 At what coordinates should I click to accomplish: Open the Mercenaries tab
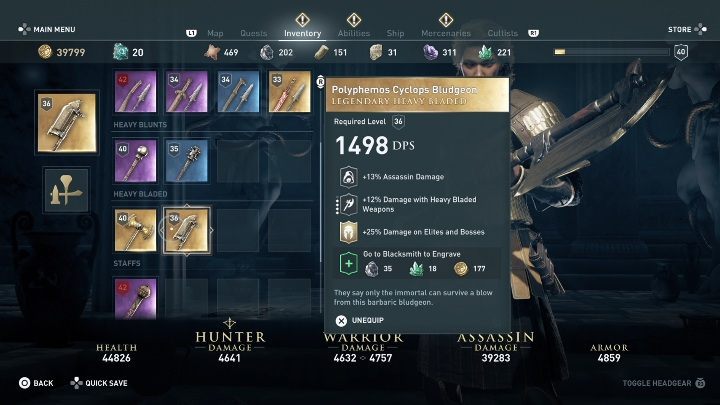coord(445,32)
